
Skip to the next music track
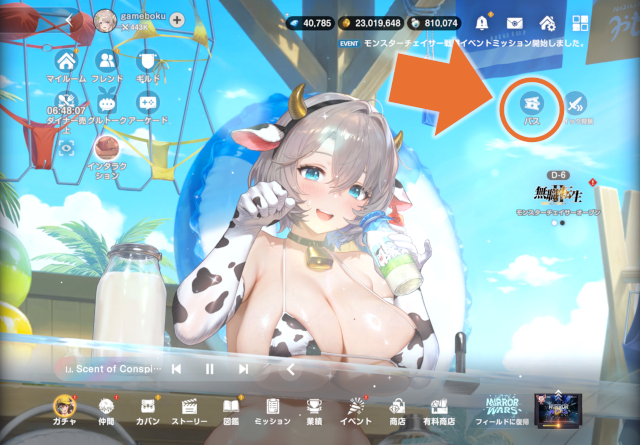tap(243, 369)
